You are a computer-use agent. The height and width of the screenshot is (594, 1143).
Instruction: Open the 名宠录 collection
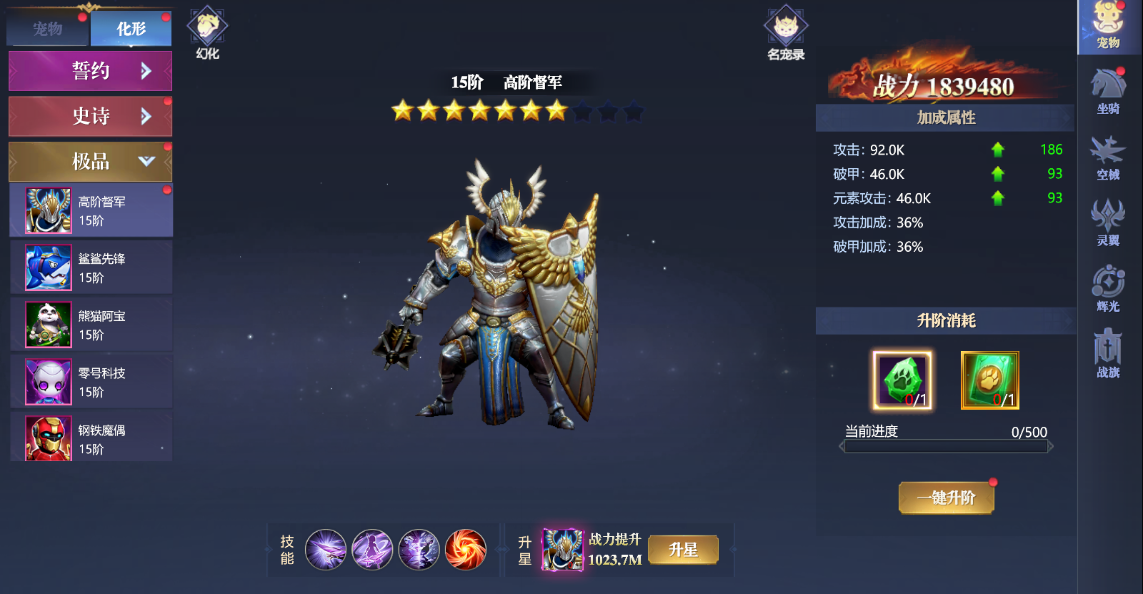point(785,32)
